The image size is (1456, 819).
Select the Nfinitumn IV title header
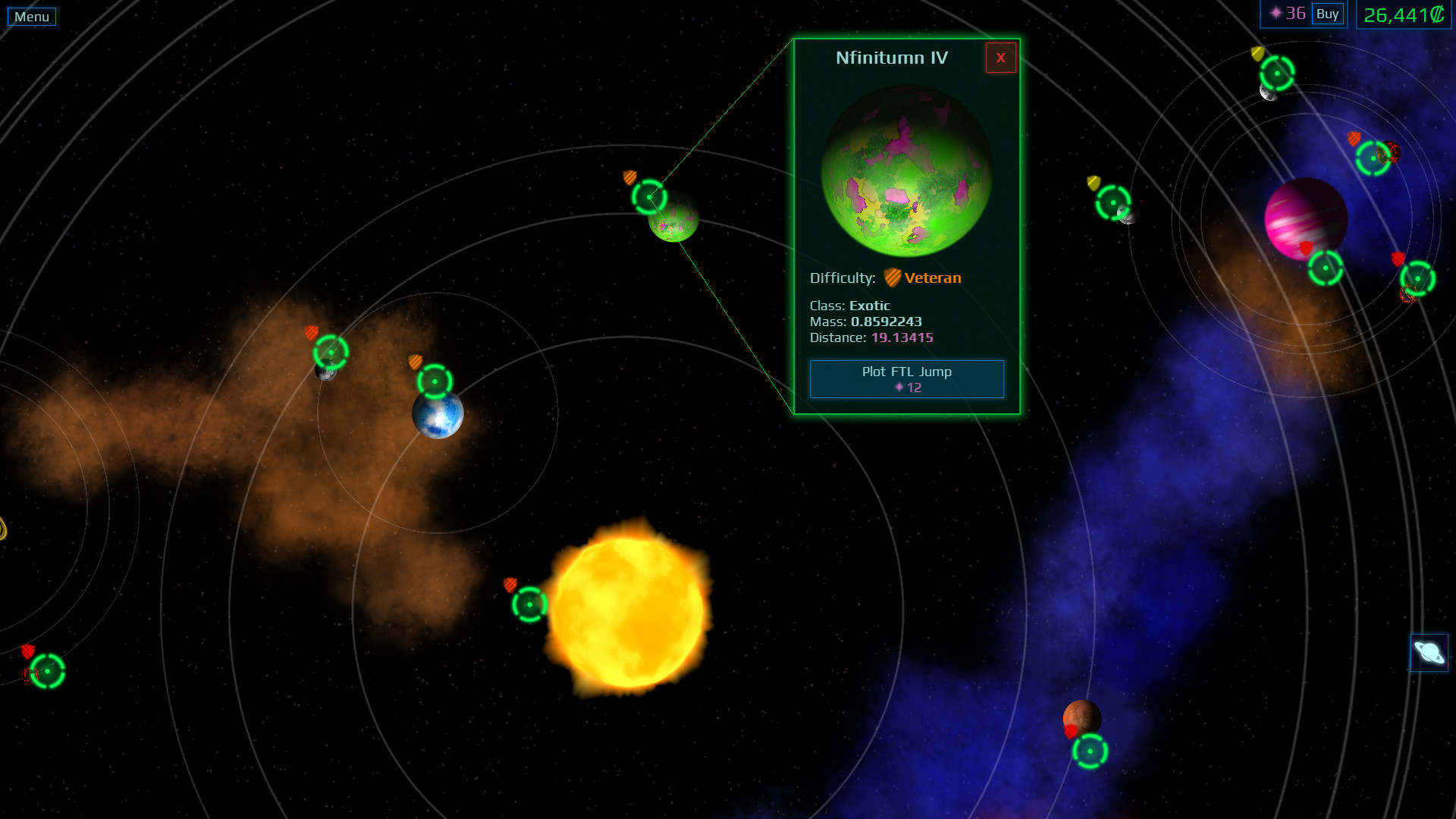tap(890, 58)
